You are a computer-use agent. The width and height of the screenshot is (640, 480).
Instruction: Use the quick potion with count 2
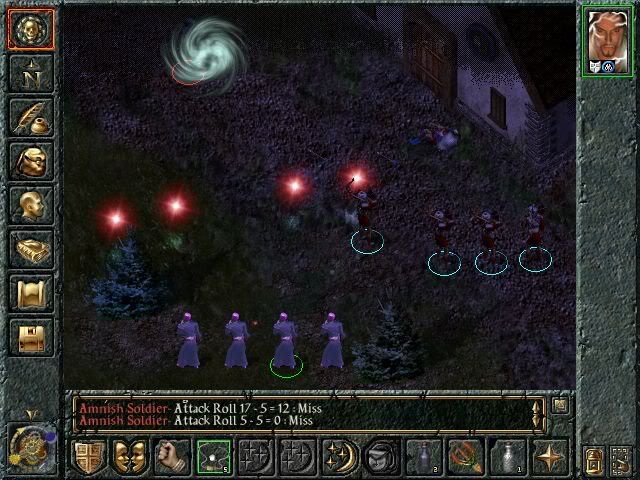click(x=424, y=457)
